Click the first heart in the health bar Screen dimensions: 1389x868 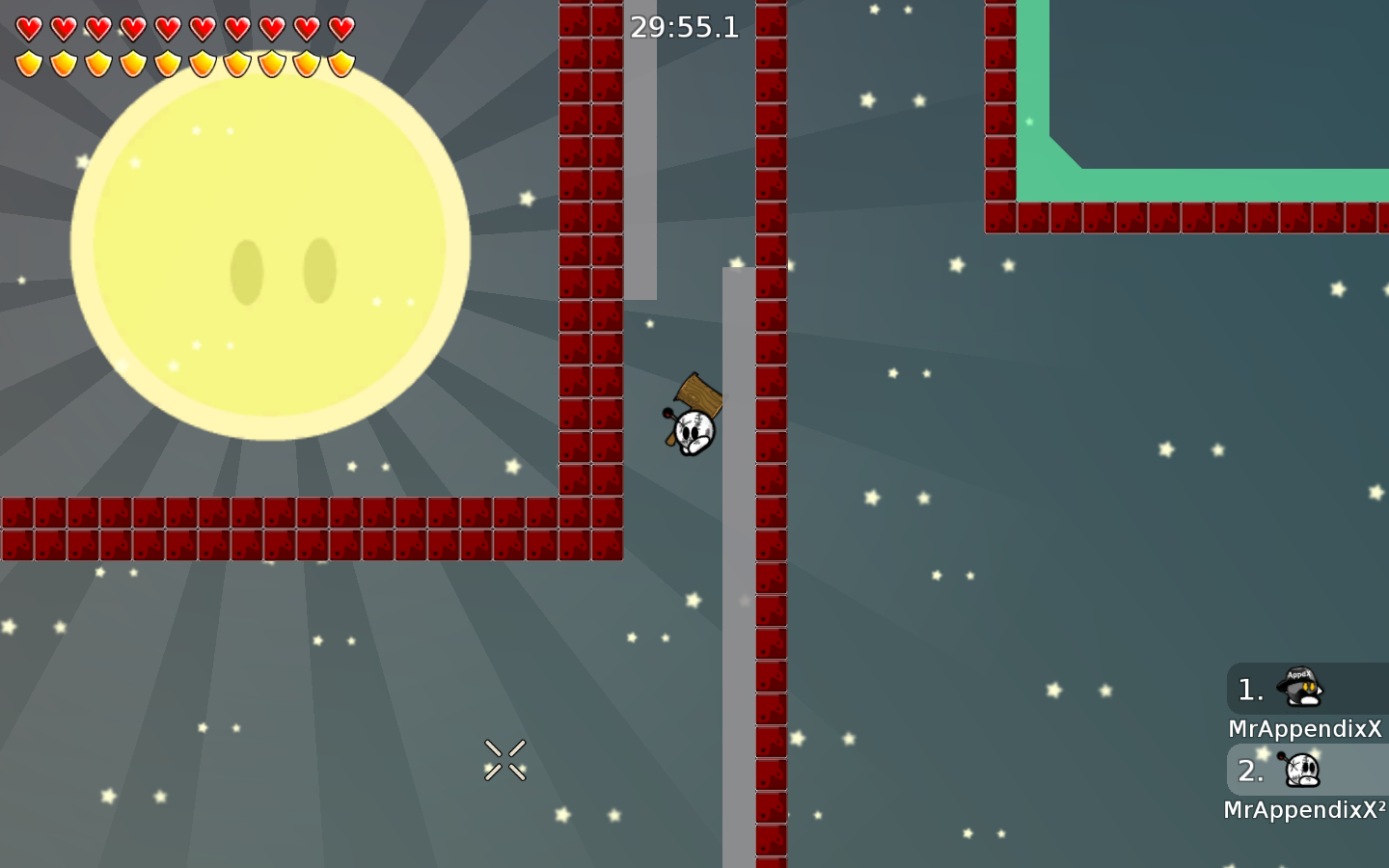coord(31,27)
